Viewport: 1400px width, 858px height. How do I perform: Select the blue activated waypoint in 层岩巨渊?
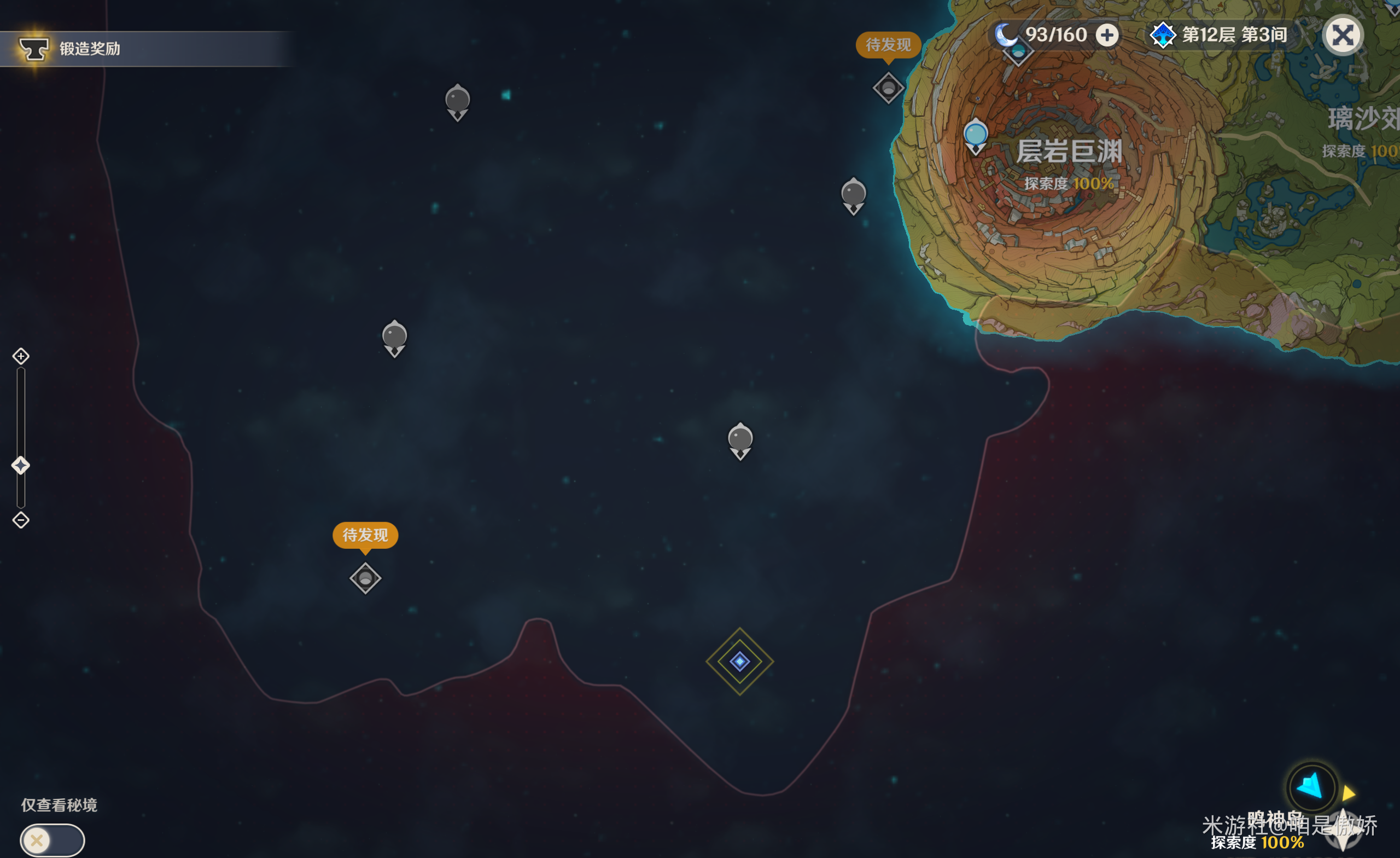coord(976,135)
